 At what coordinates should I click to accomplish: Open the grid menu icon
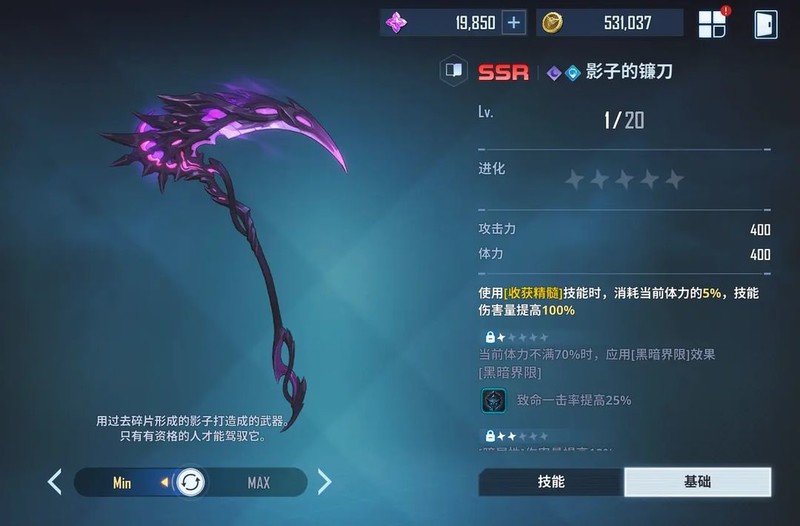(712, 24)
